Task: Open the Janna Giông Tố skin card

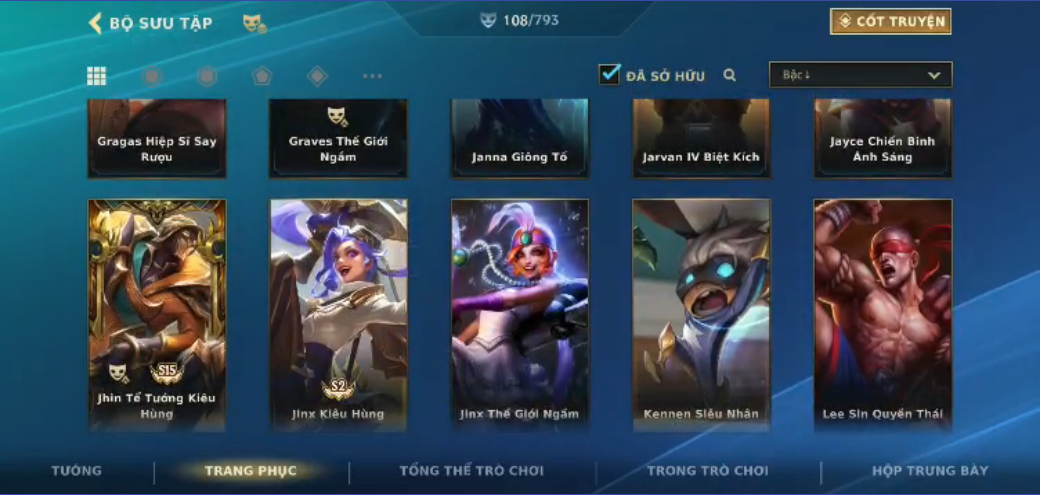Action: click(520, 139)
